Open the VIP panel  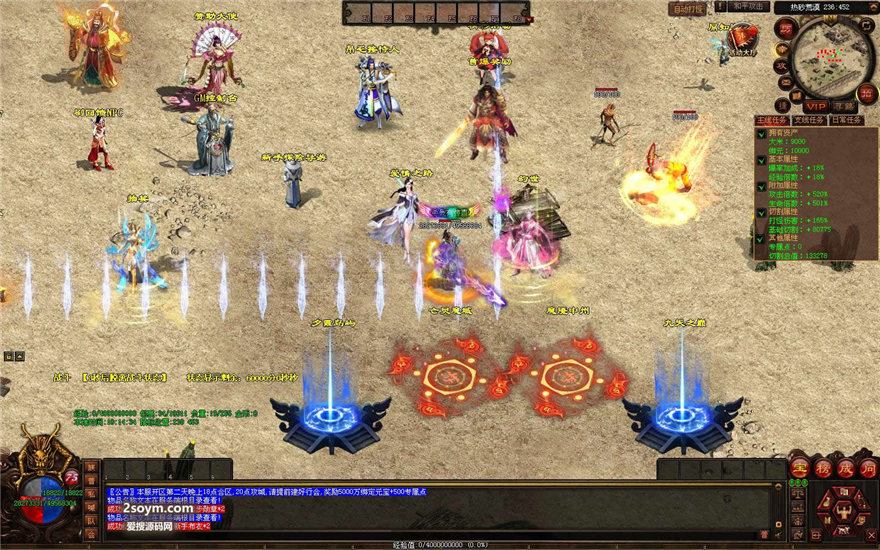point(816,105)
